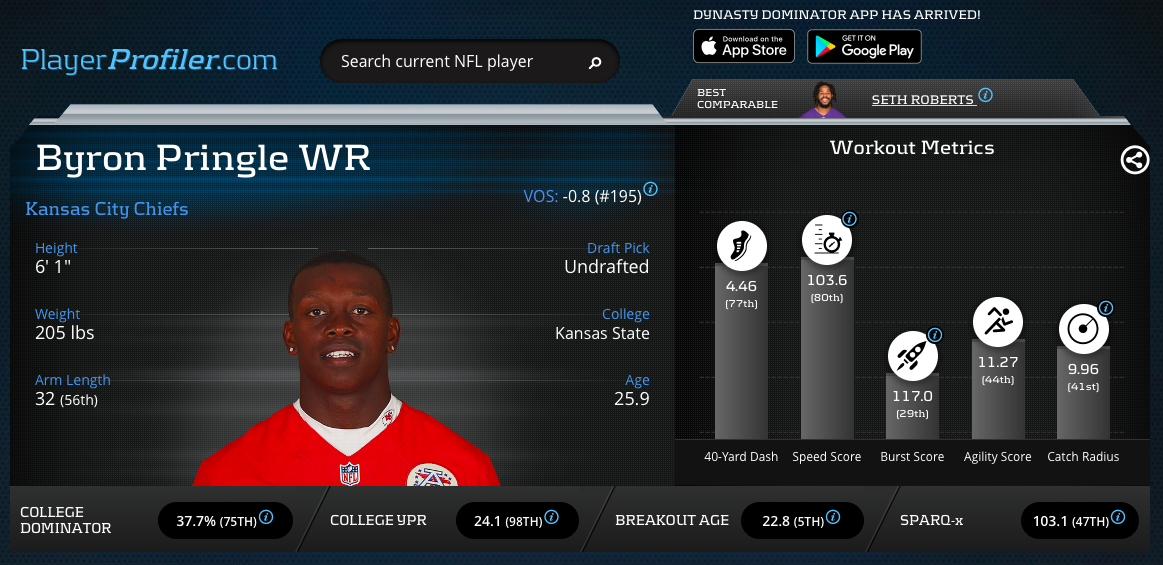Screen dimensions: 1163x565
Task: Open the PlayerProfiler.com home logo
Action: coord(149,60)
